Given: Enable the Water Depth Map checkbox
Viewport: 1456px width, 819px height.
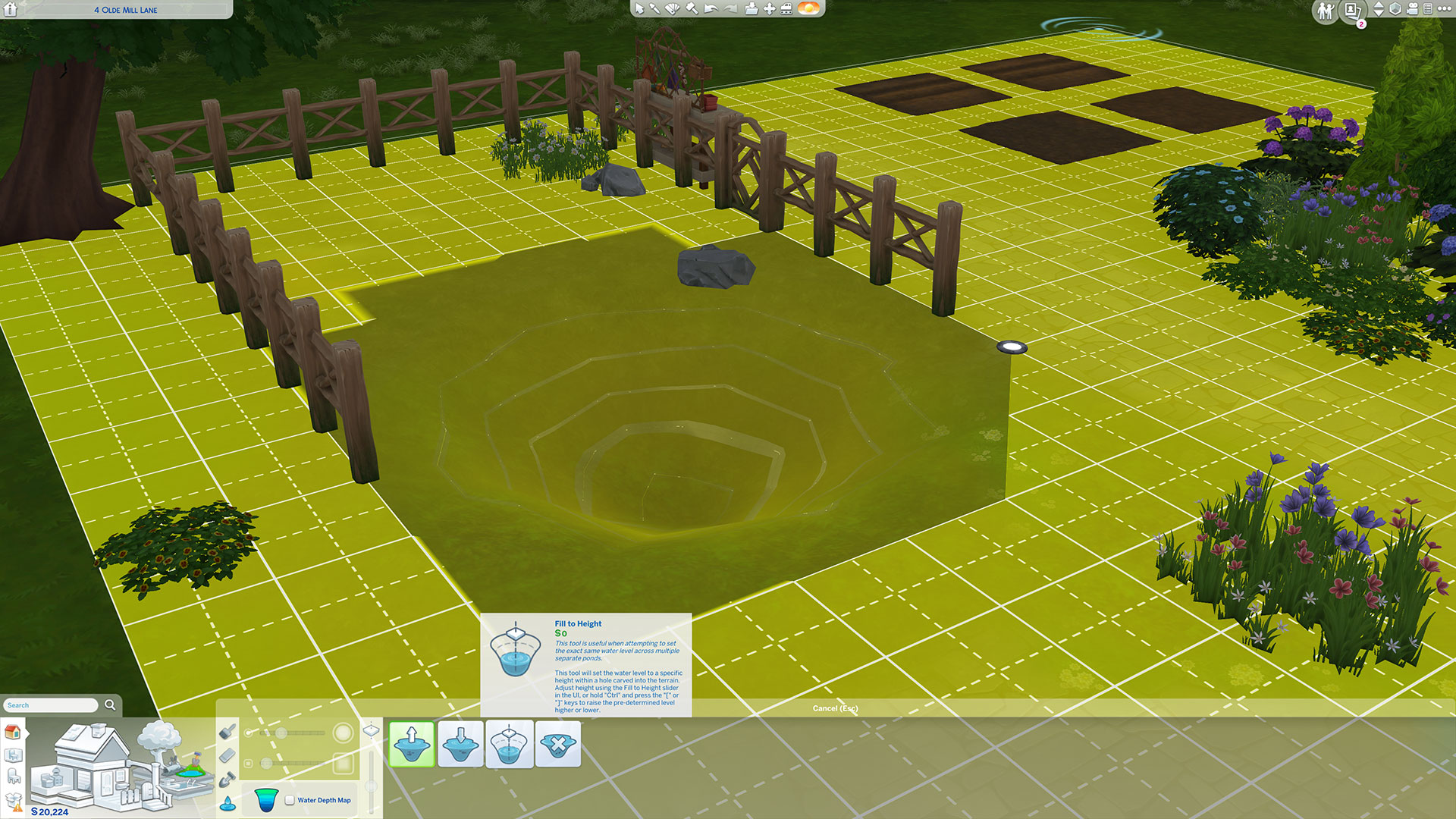Looking at the screenshot, I should 290,799.
